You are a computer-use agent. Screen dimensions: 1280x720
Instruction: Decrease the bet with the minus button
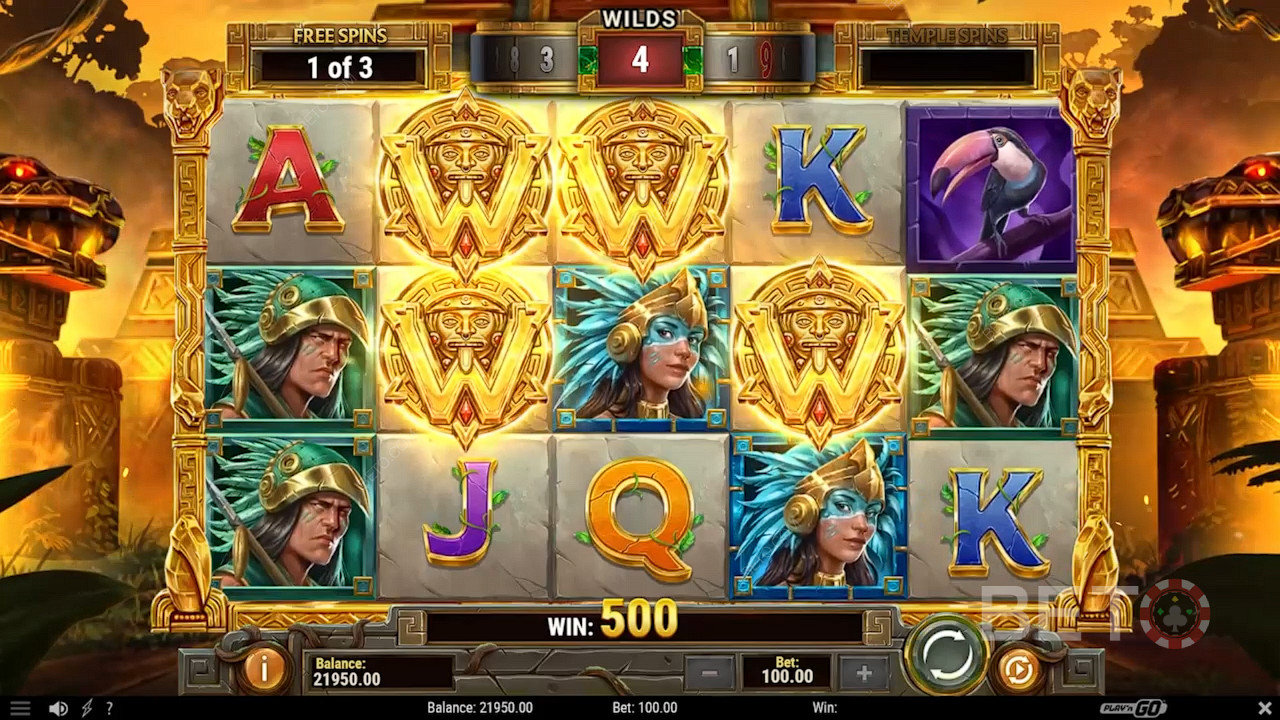[x=710, y=673]
